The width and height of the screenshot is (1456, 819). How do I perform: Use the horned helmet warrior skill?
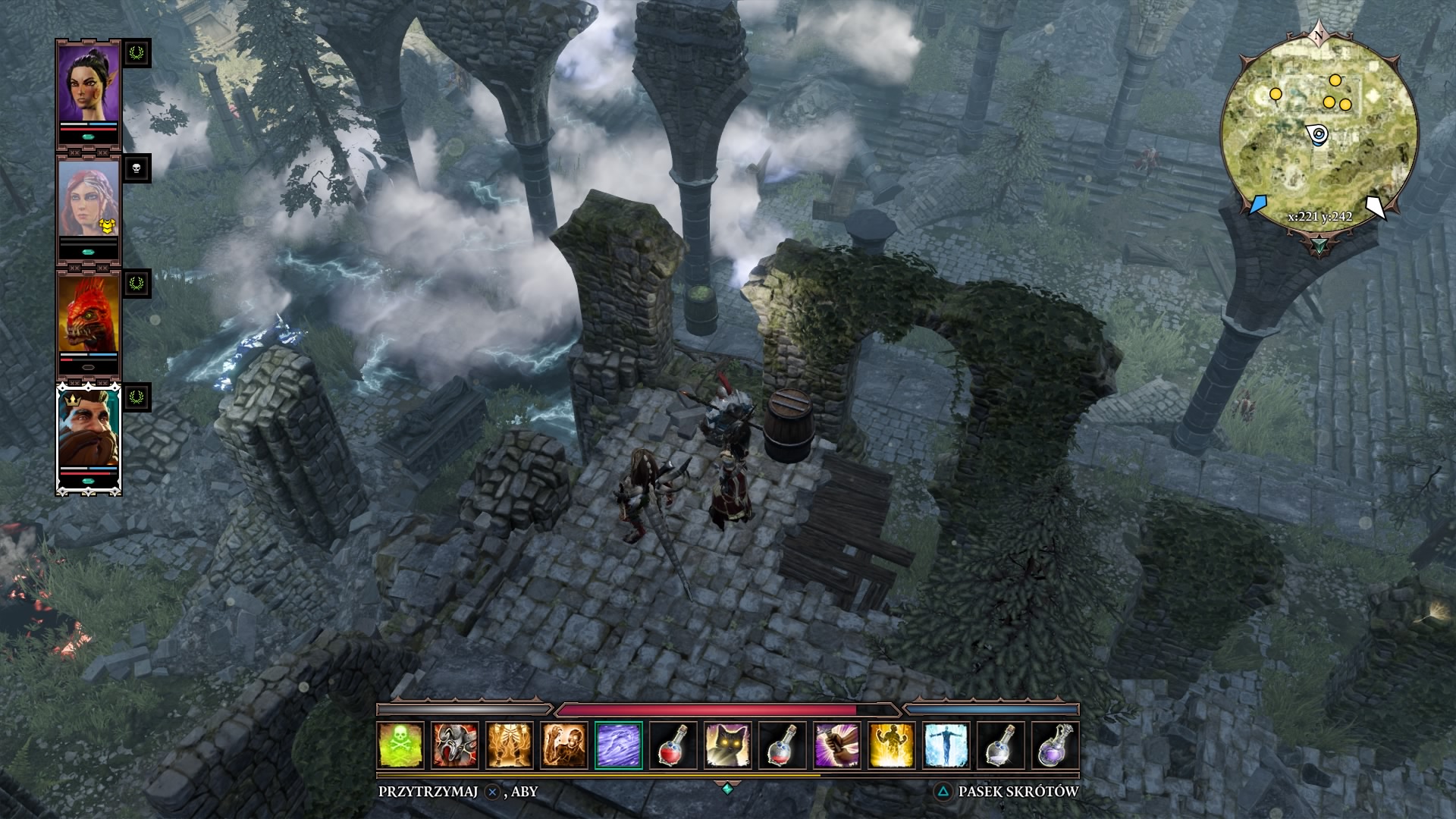pyautogui.click(x=455, y=745)
